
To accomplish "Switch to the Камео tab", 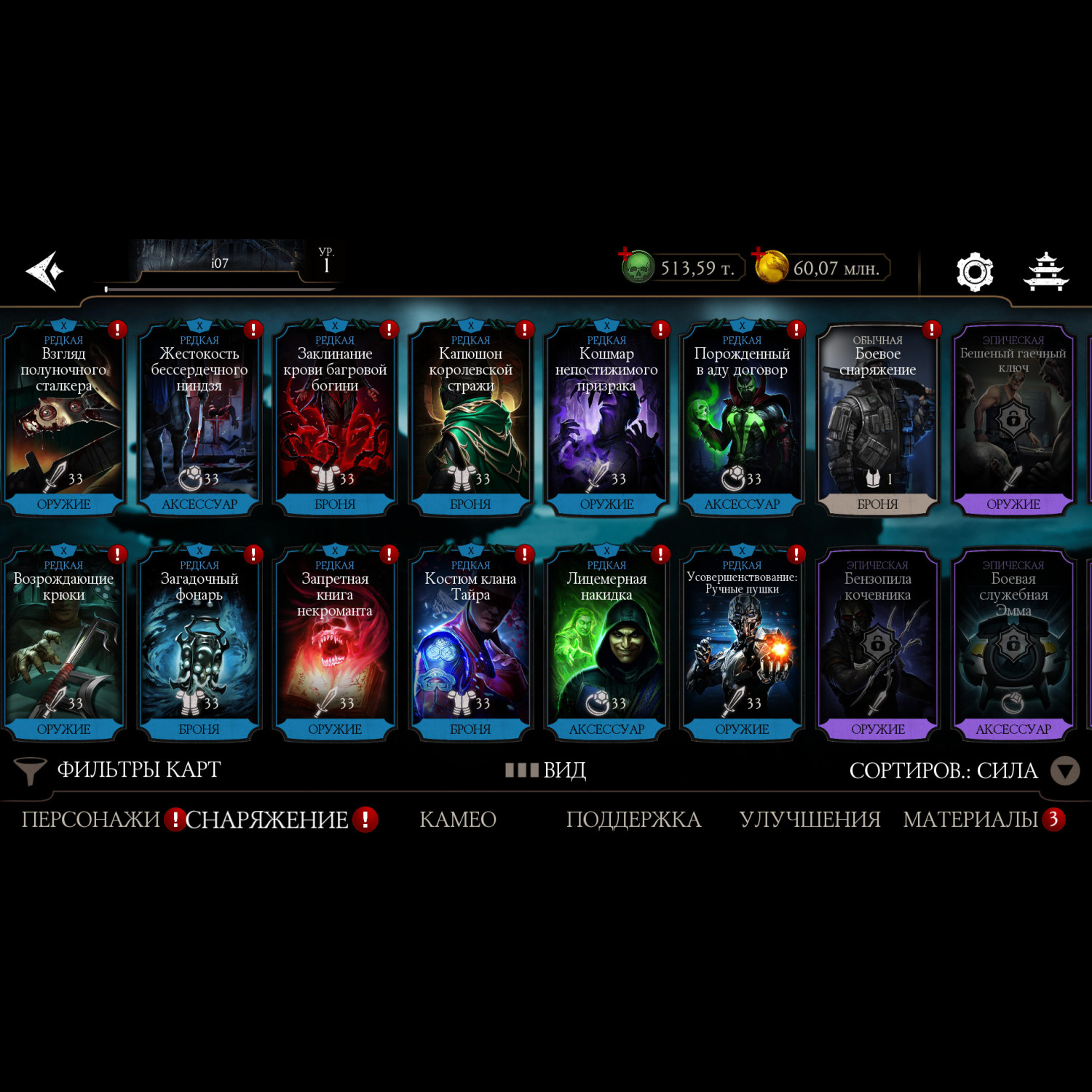I will [x=458, y=820].
